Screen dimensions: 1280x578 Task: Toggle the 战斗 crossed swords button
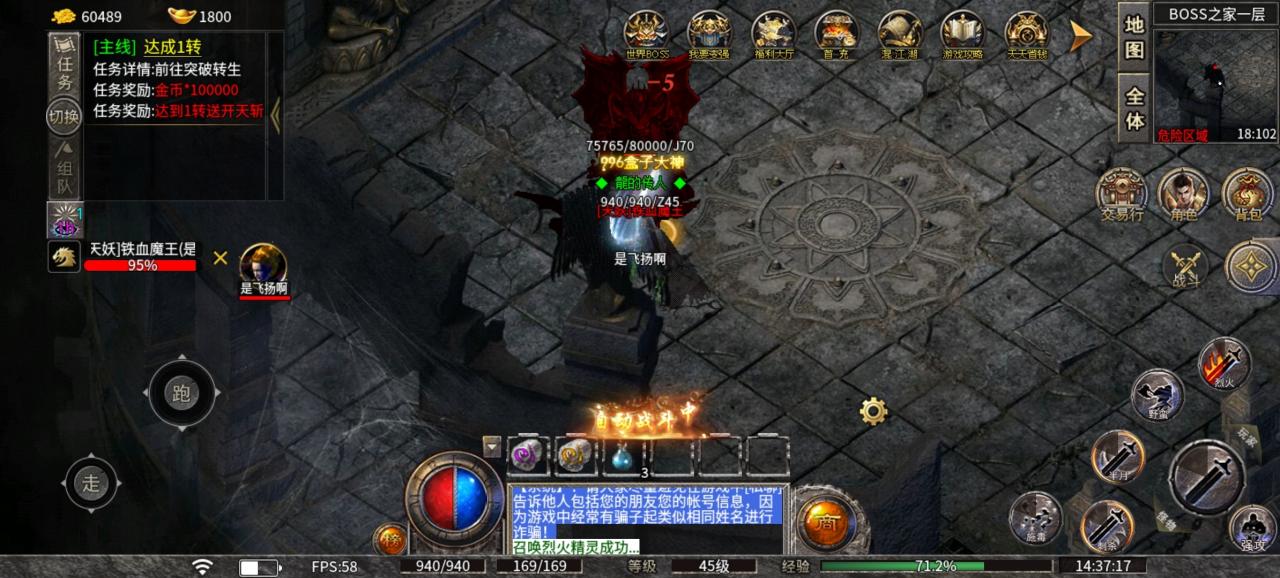[1186, 267]
